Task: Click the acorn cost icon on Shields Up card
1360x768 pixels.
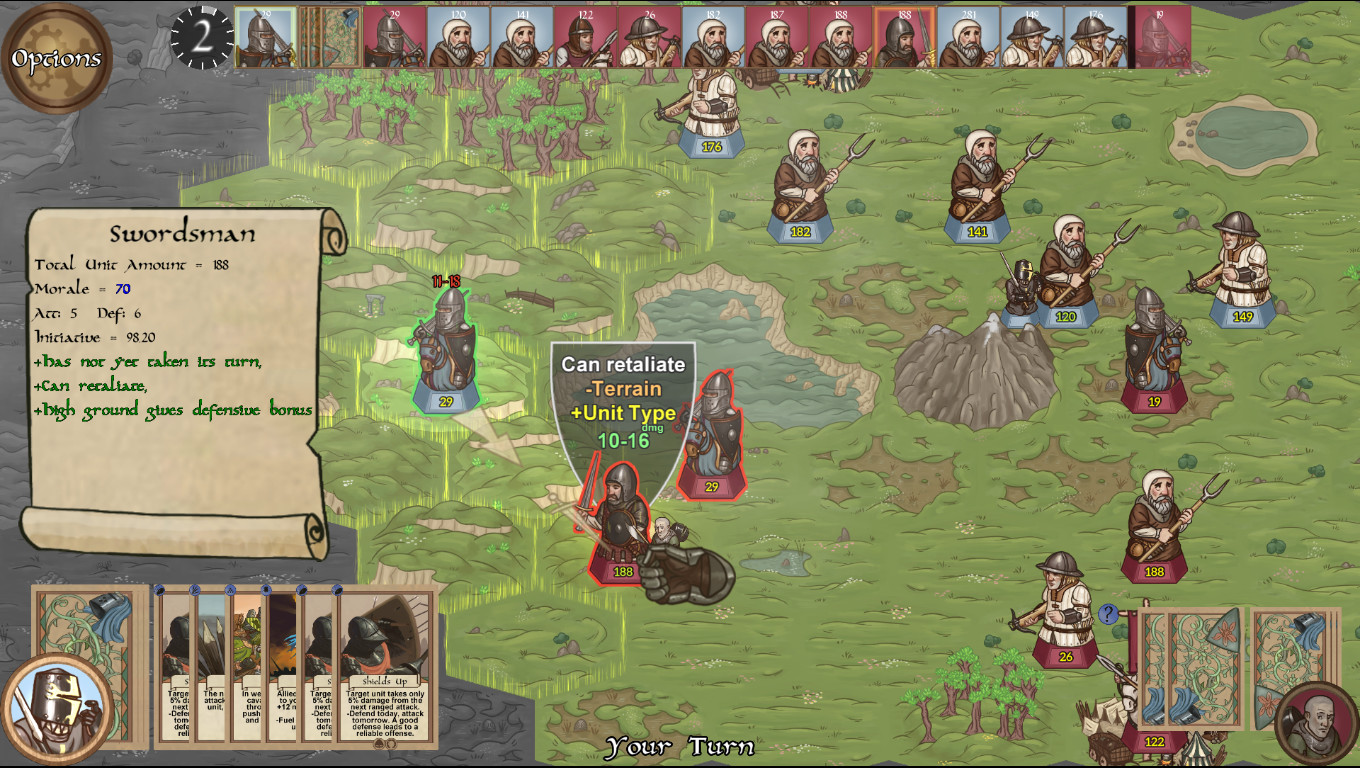Action: point(377,744)
